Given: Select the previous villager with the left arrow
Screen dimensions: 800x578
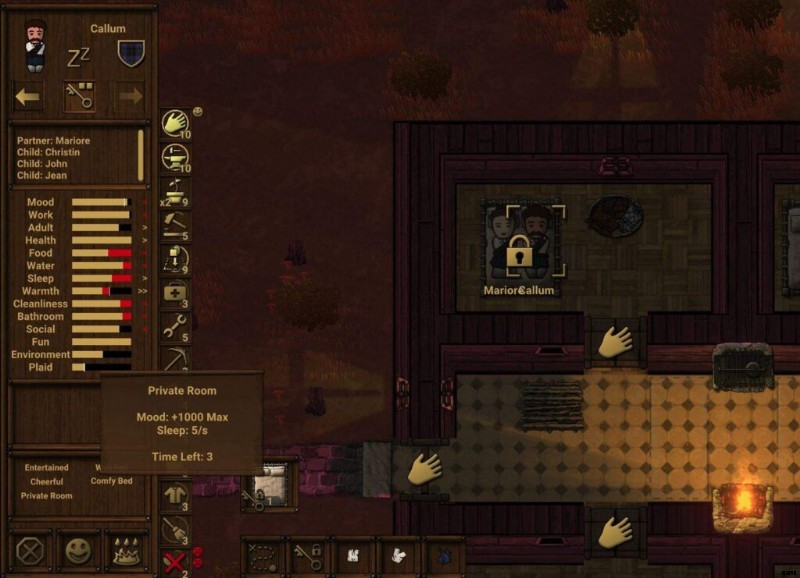Looking at the screenshot, I should pos(28,96).
